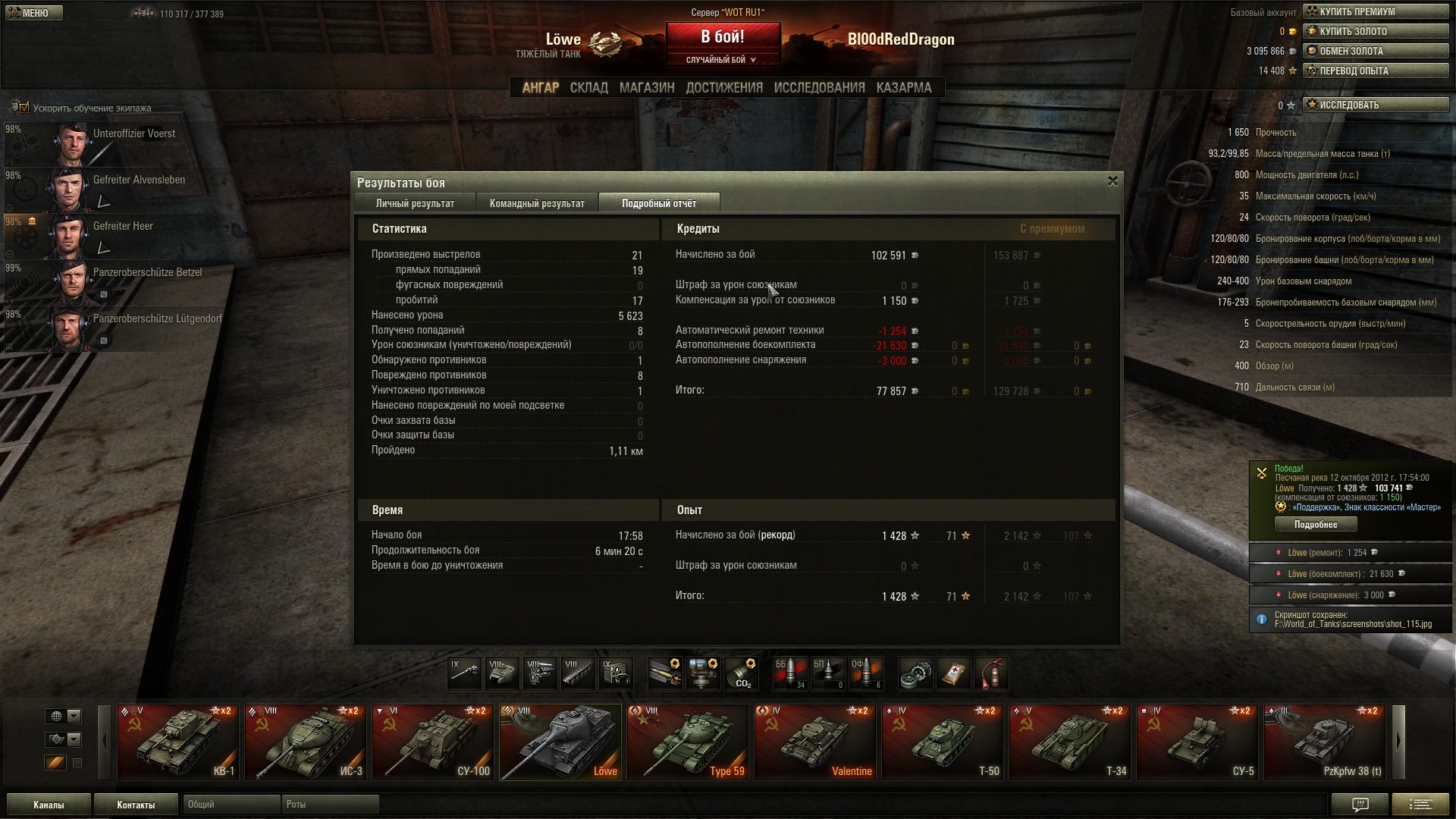
Task: Open the МАГАЗИН section
Action: (x=646, y=88)
